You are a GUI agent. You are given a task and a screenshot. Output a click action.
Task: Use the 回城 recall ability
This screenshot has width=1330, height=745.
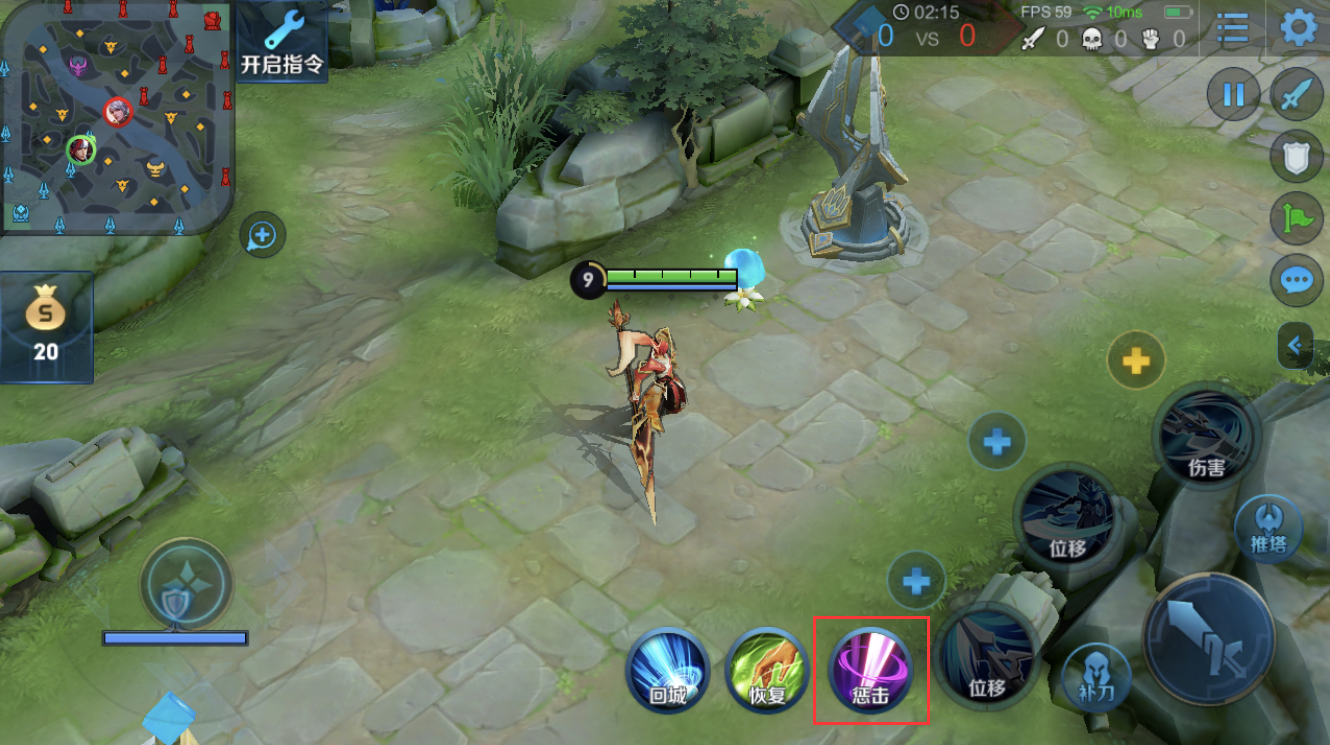tap(668, 669)
